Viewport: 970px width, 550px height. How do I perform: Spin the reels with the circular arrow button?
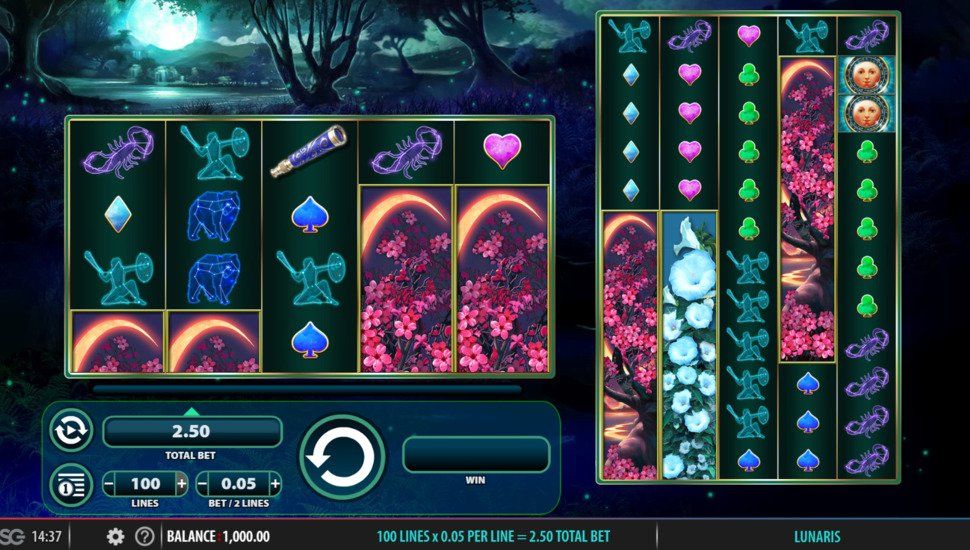342,457
